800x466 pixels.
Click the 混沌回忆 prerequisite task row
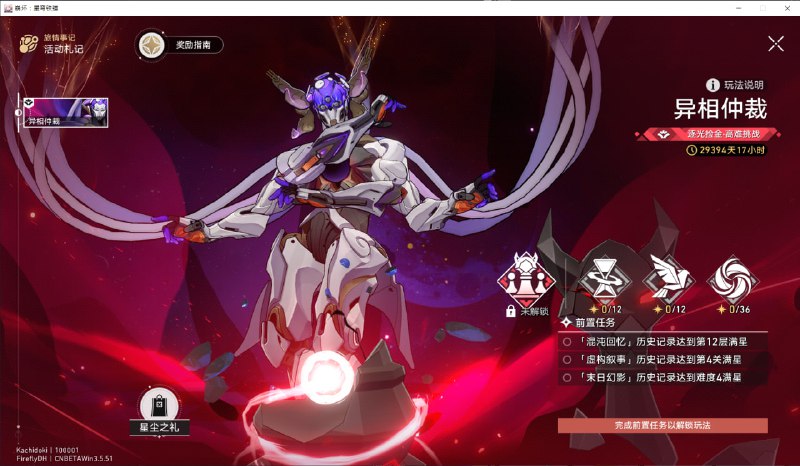(x=660, y=341)
